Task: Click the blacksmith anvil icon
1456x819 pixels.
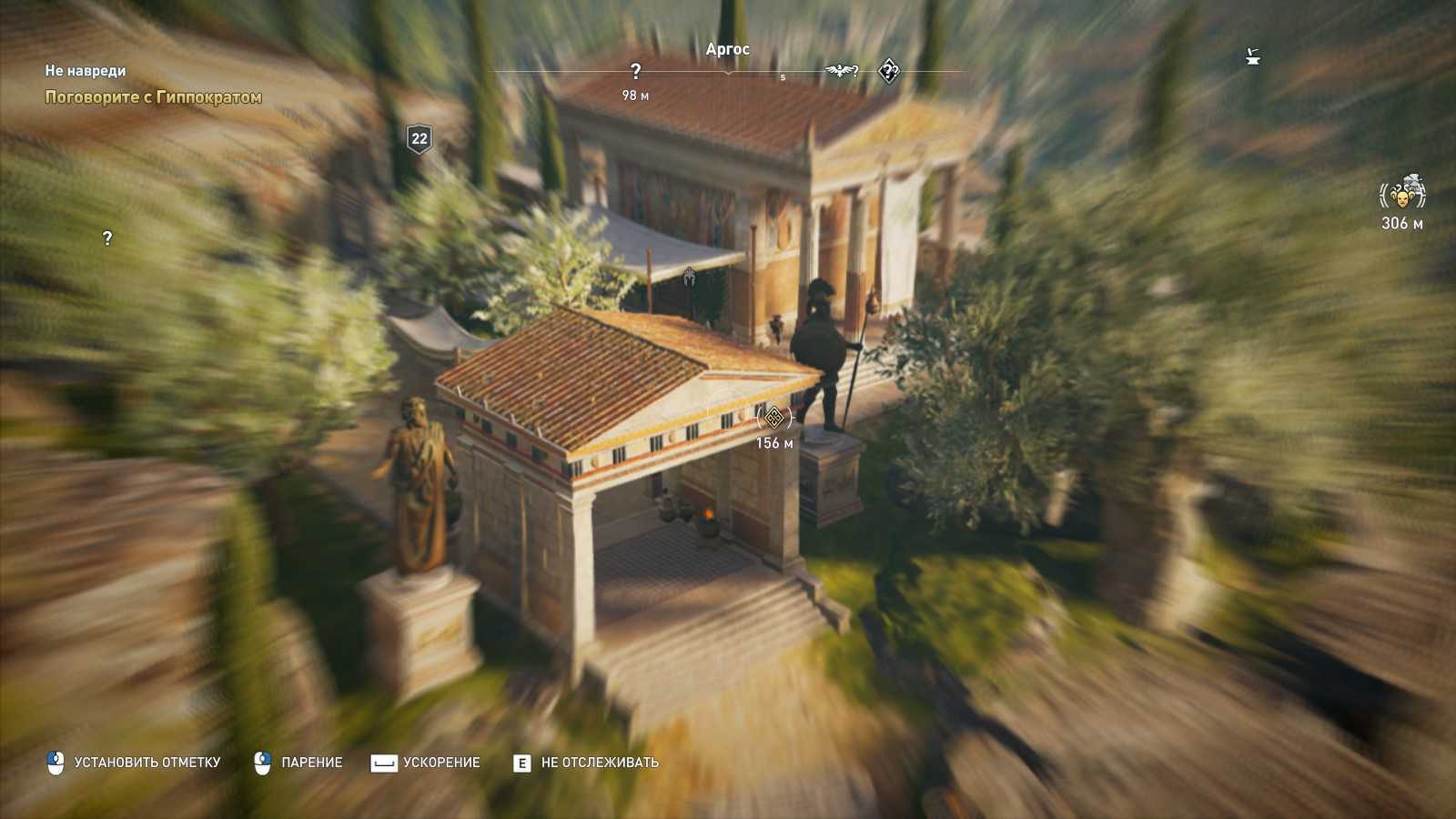Action: tap(1253, 58)
